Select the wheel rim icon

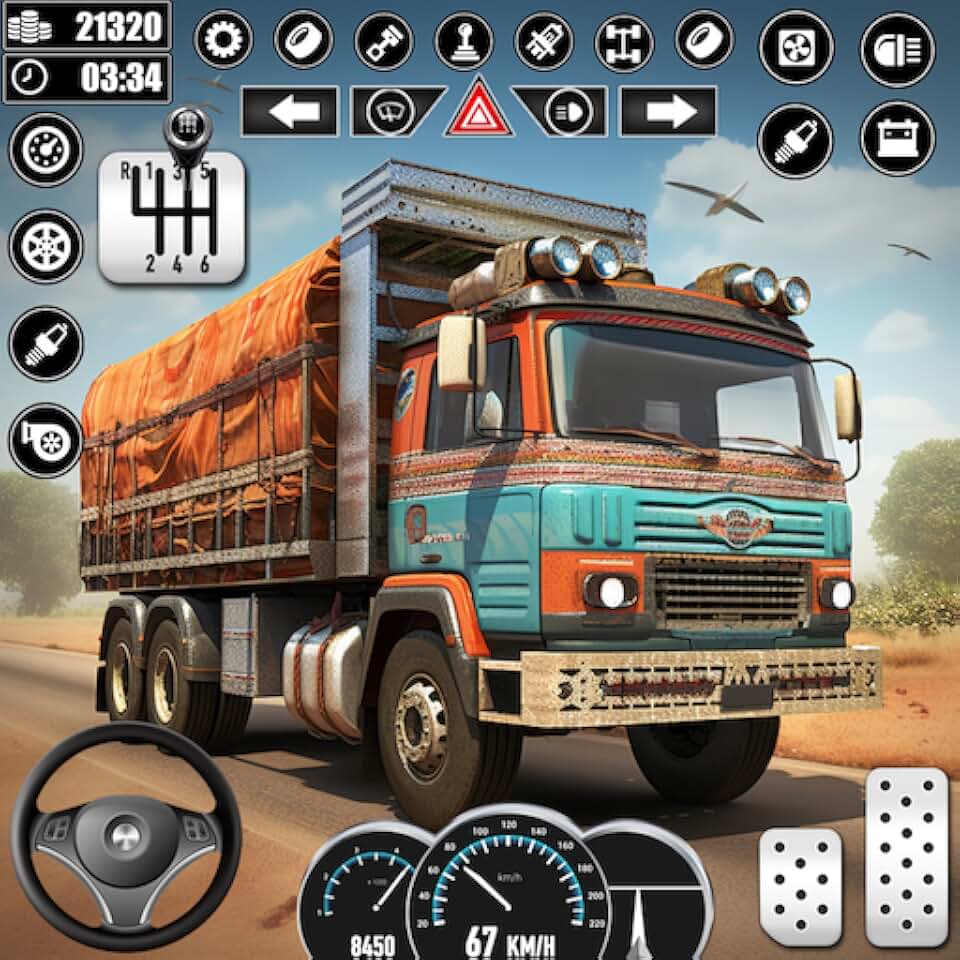tap(46, 245)
